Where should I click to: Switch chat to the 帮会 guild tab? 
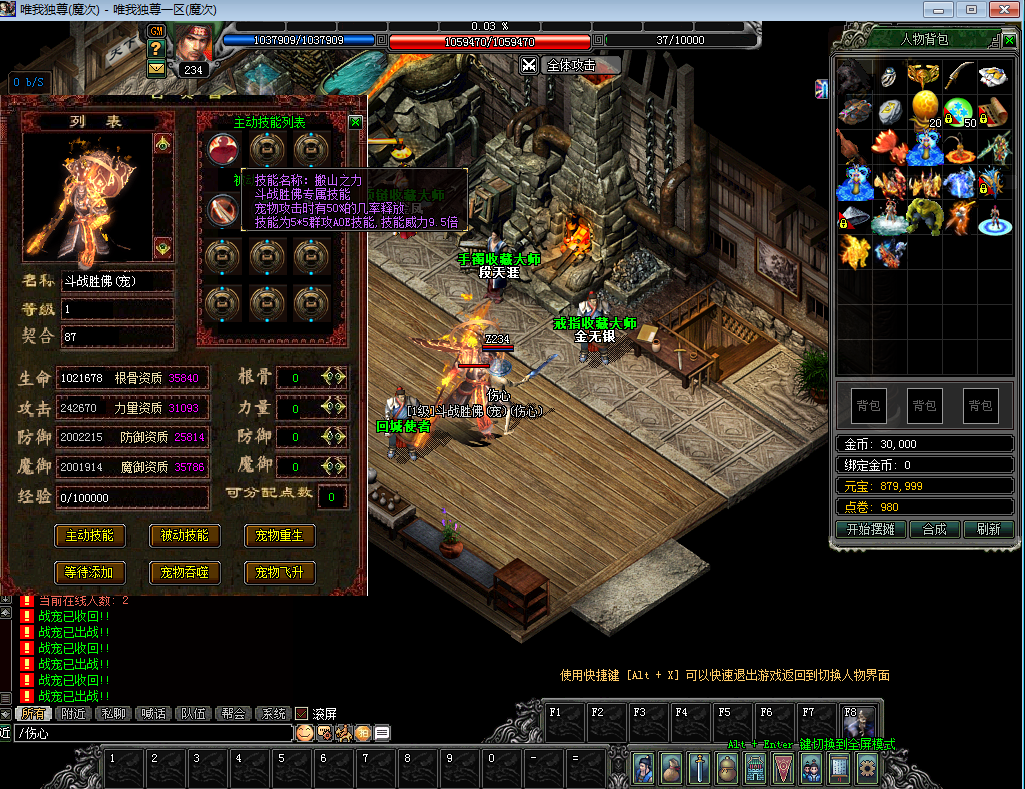[x=234, y=714]
